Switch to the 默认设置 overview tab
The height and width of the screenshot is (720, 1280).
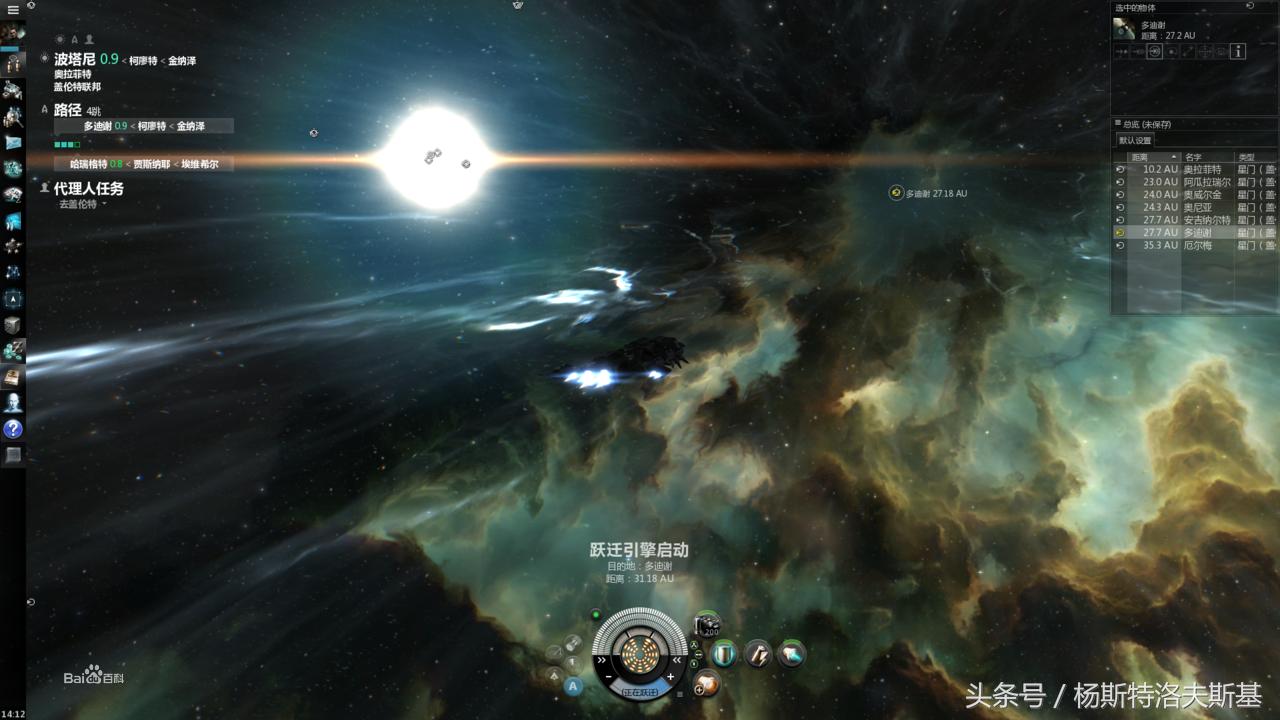pos(1135,140)
